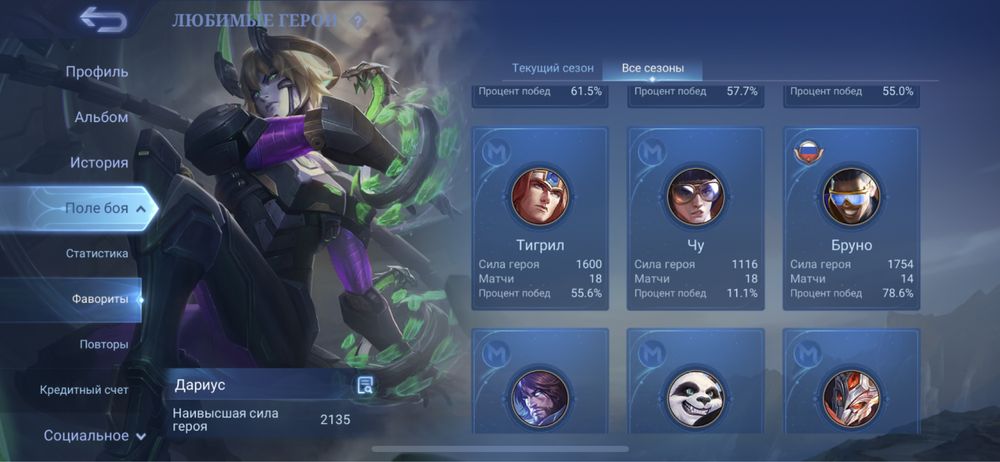This screenshot has width=1000, height=462.
Task: Switch to the Текущий сезон tab
Action: (553, 69)
